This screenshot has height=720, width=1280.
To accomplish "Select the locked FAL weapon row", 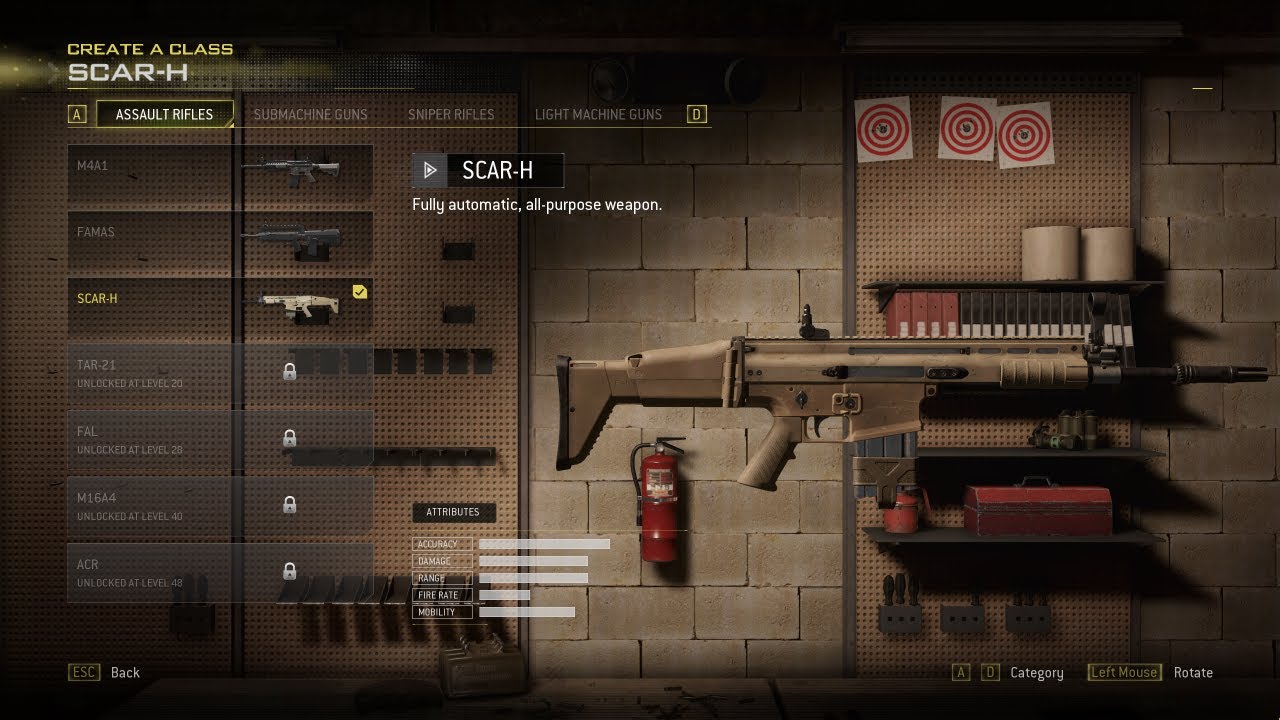I will click(220, 438).
